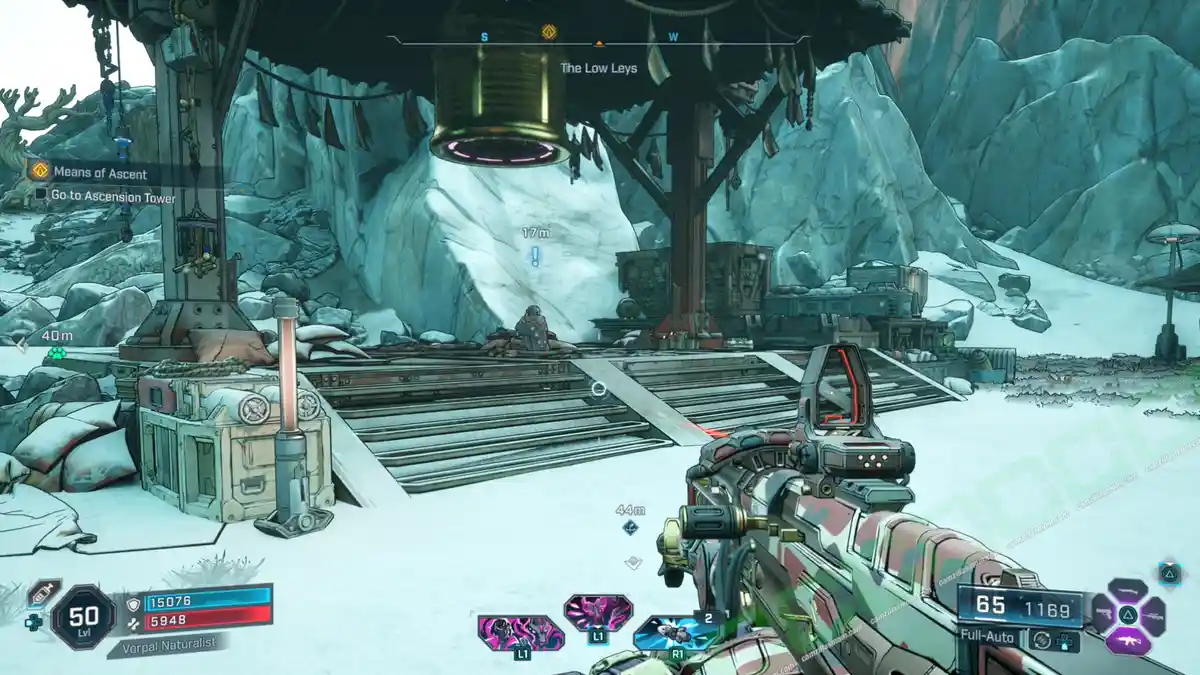Switch to the pistol weapon slot

1102,614
